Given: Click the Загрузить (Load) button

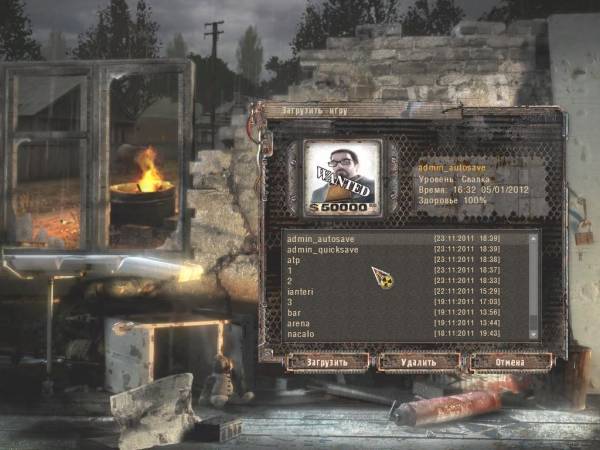Looking at the screenshot, I should 327,361.
